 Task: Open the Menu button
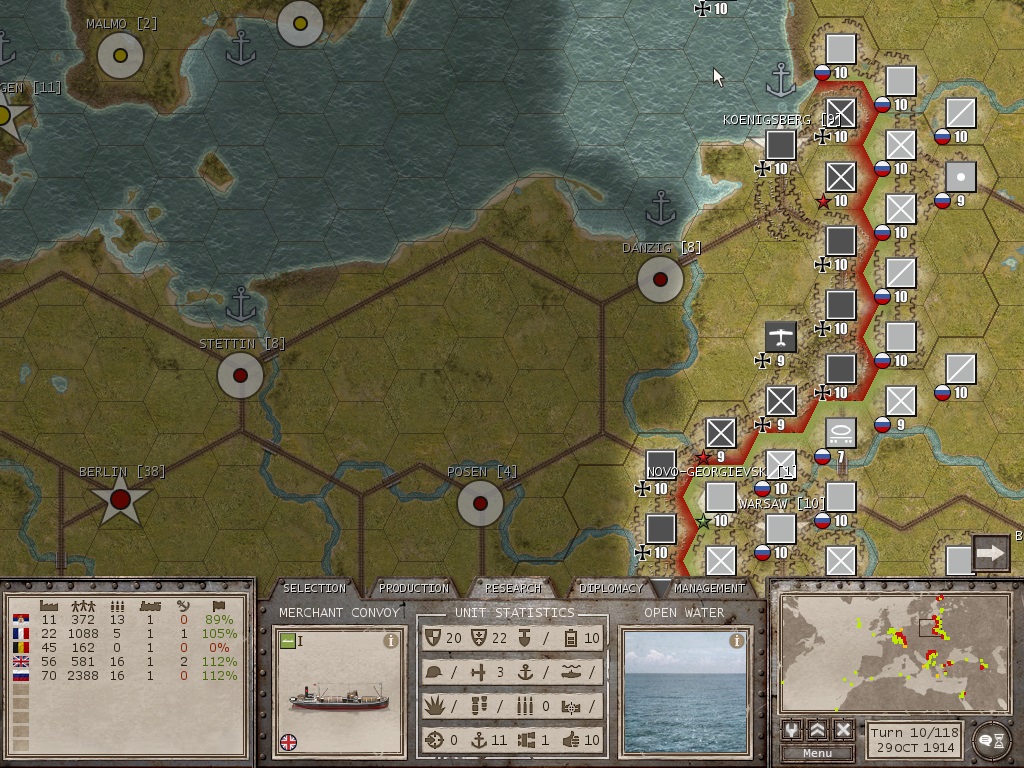[817, 753]
